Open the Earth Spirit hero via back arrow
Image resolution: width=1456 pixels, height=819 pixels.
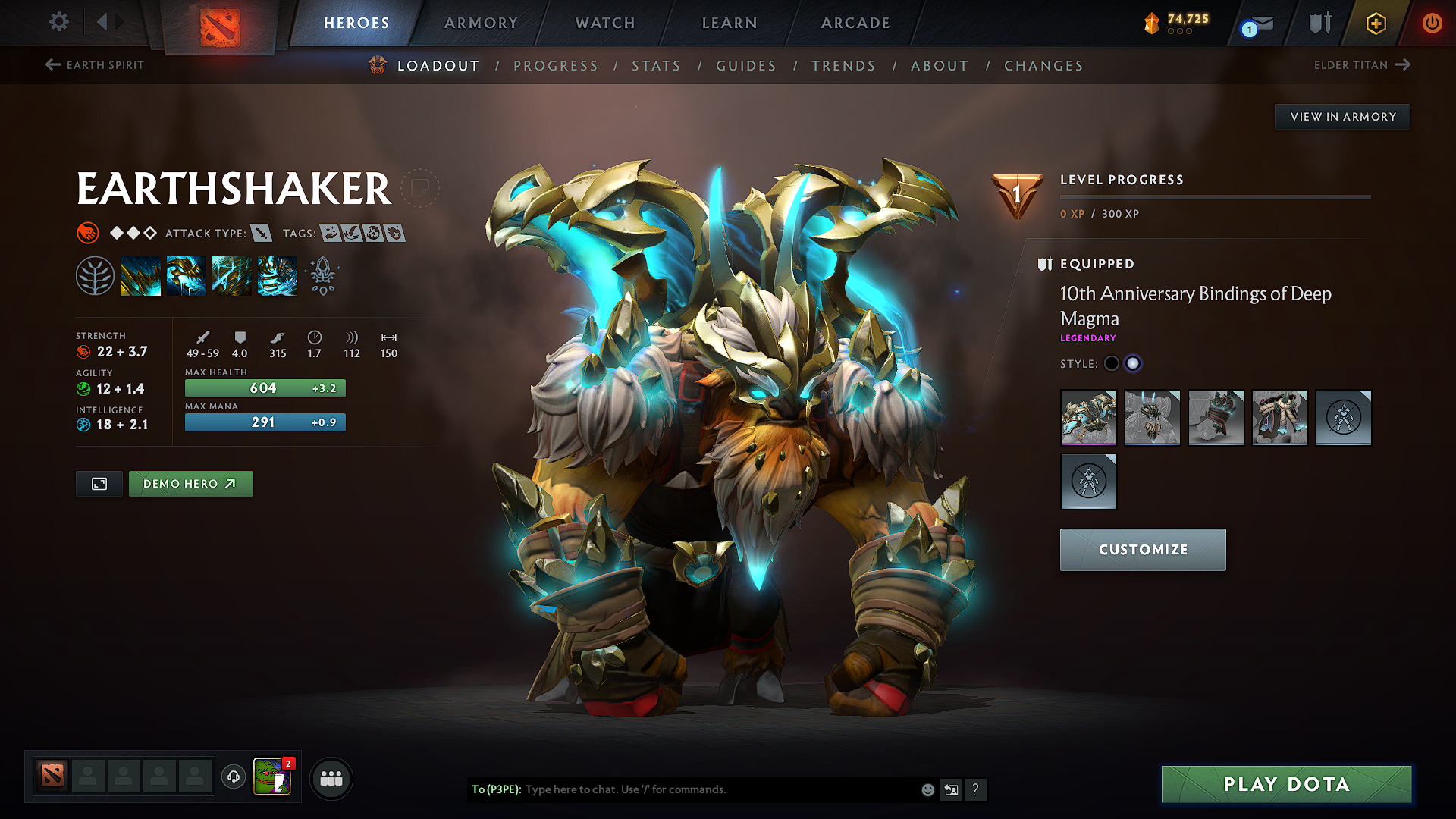[x=93, y=65]
